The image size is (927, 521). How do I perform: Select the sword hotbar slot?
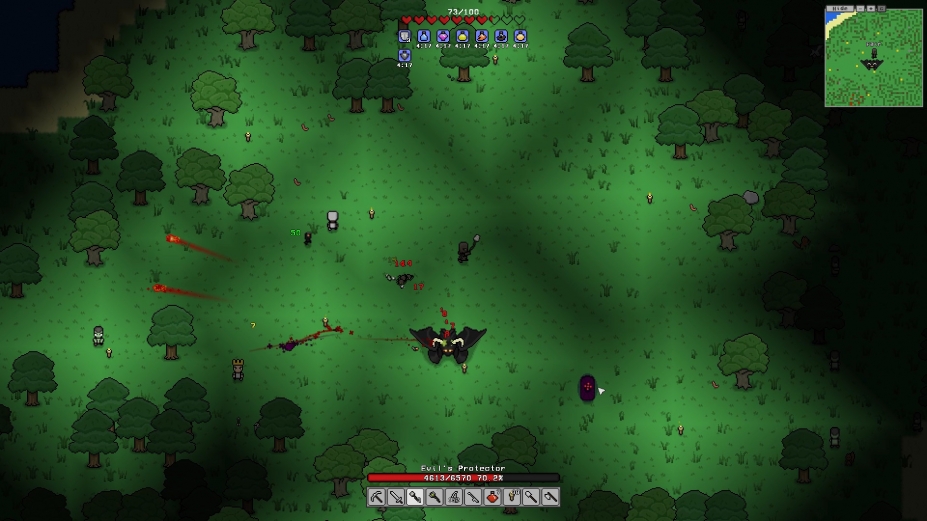(396, 496)
